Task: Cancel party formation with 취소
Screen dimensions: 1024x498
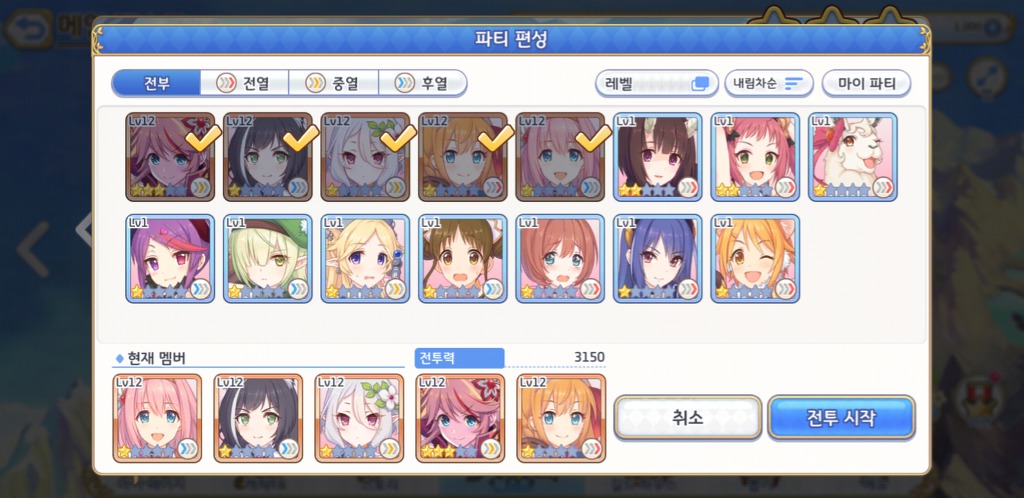Action: [688, 418]
